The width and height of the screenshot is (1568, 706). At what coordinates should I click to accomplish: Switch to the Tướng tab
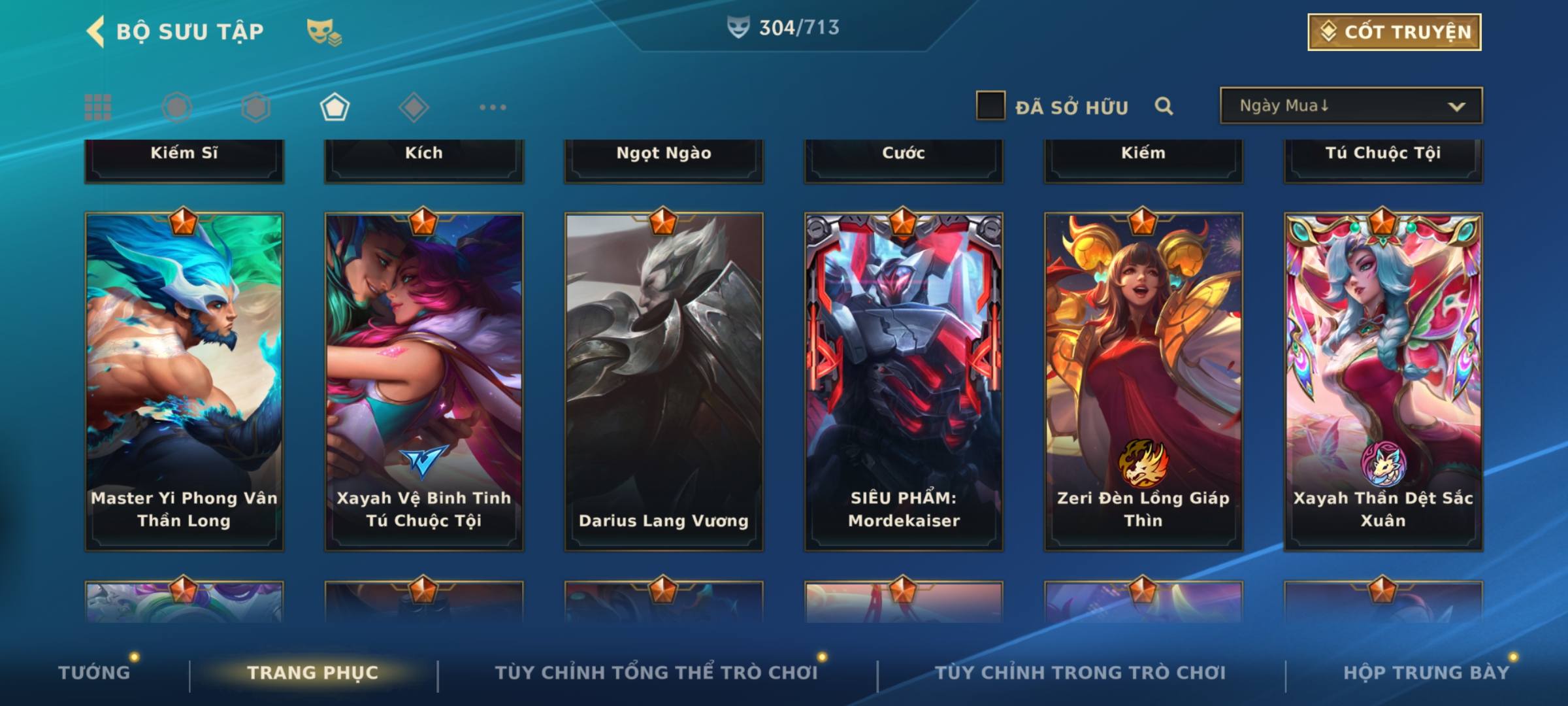click(94, 673)
